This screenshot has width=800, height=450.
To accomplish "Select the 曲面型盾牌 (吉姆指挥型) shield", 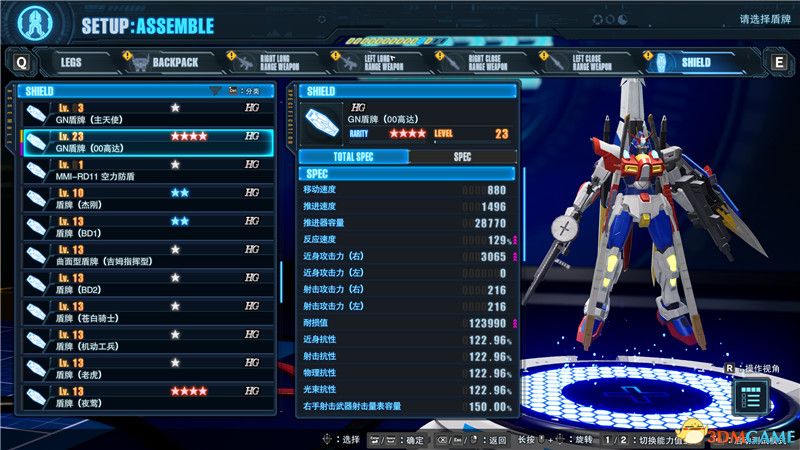I will pos(146,255).
